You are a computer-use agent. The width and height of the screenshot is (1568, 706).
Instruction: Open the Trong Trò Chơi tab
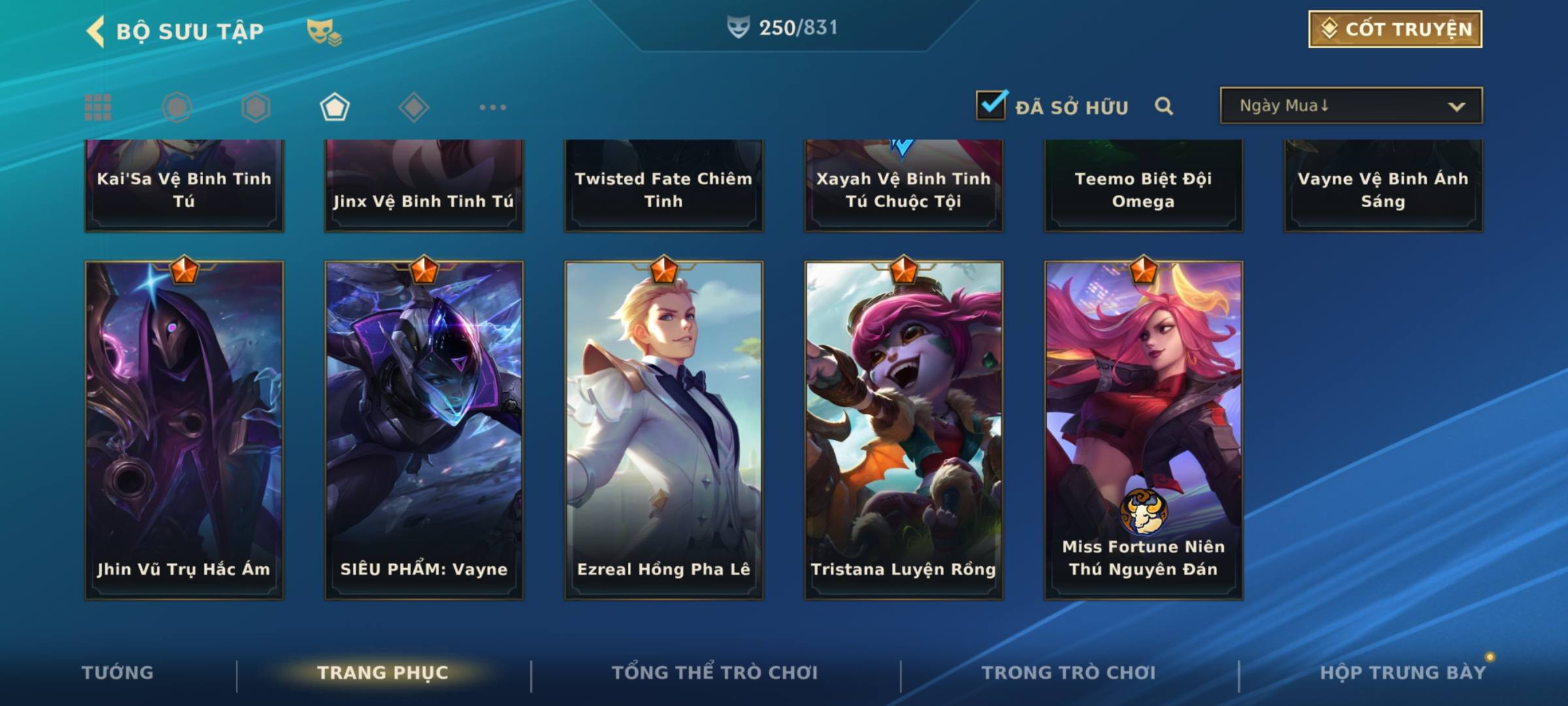click(1069, 673)
